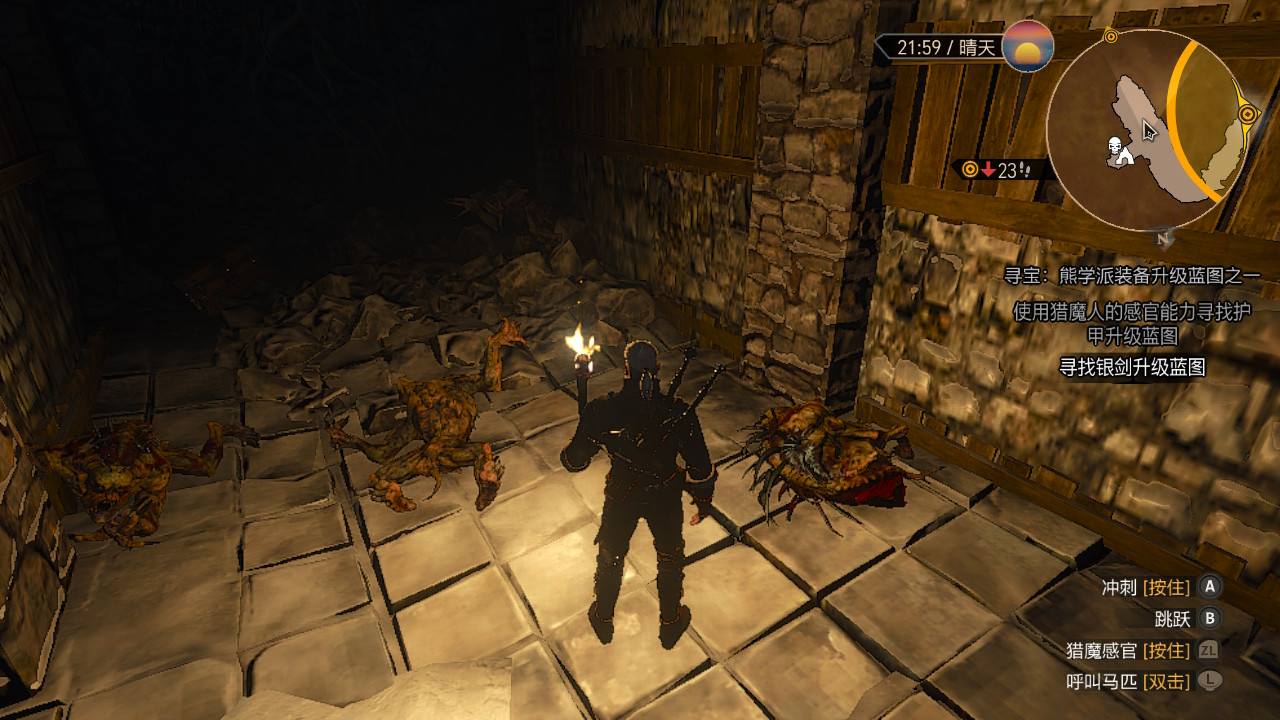Click the circular minimap
Image resolution: width=1280 pixels, height=720 pixels.
click(x=1148, y=130)
